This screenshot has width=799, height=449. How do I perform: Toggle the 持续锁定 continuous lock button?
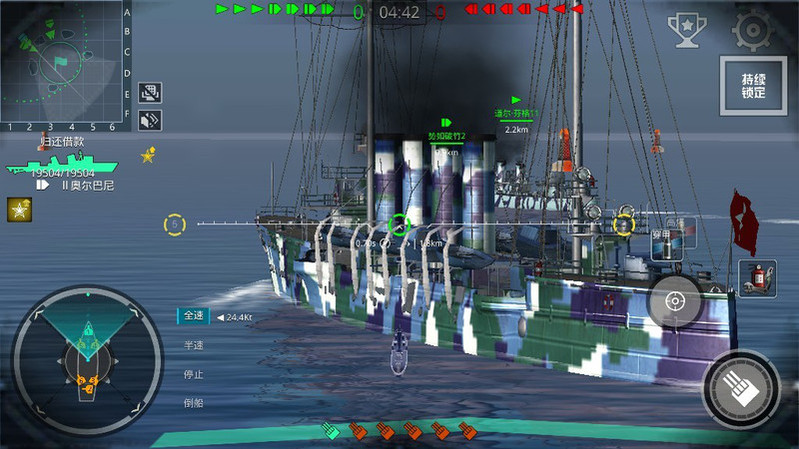(x=753, y=86)
